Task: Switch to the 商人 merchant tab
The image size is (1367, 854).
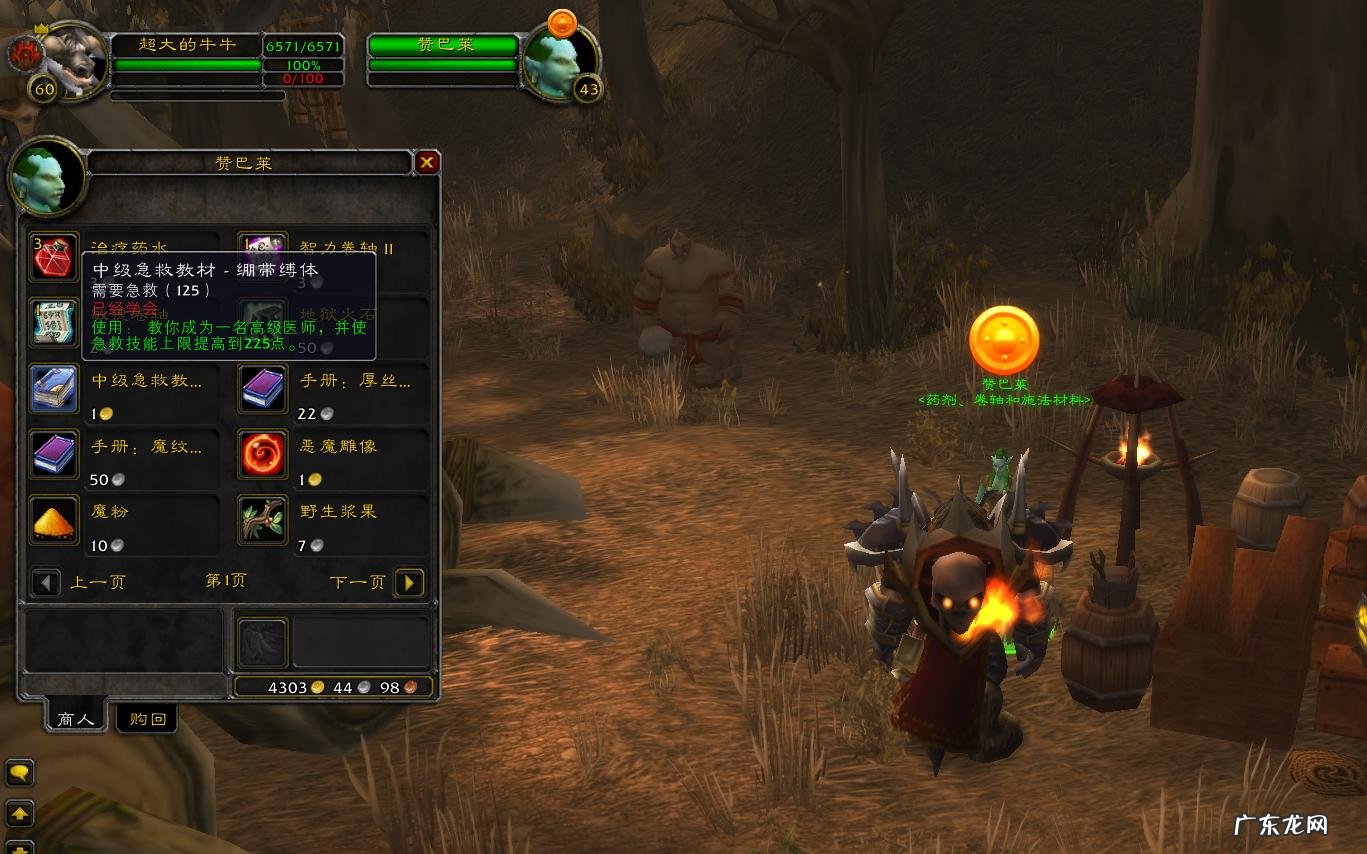Action: click(76, 718)
